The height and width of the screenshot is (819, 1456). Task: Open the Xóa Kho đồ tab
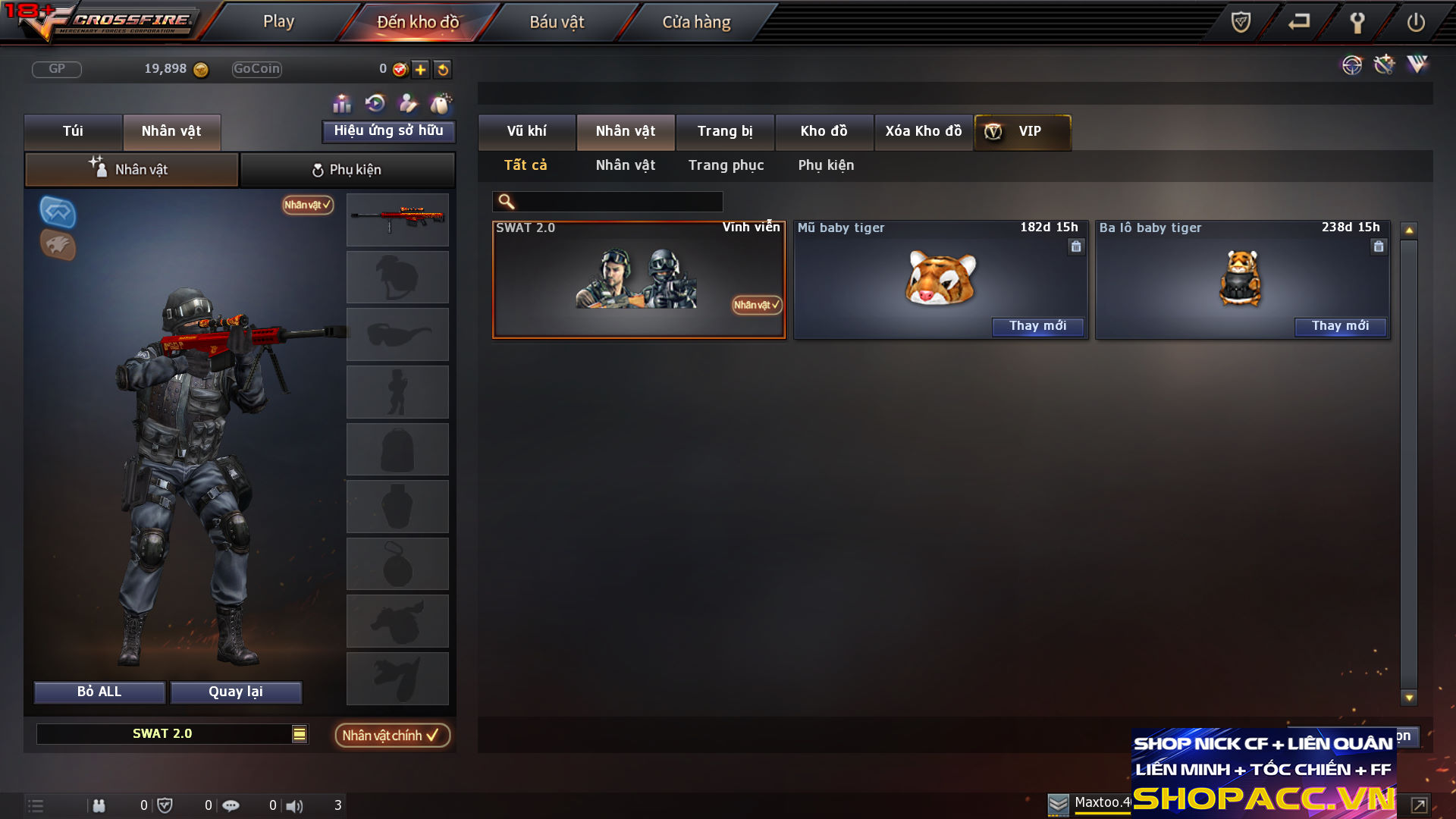click(923, 131)
